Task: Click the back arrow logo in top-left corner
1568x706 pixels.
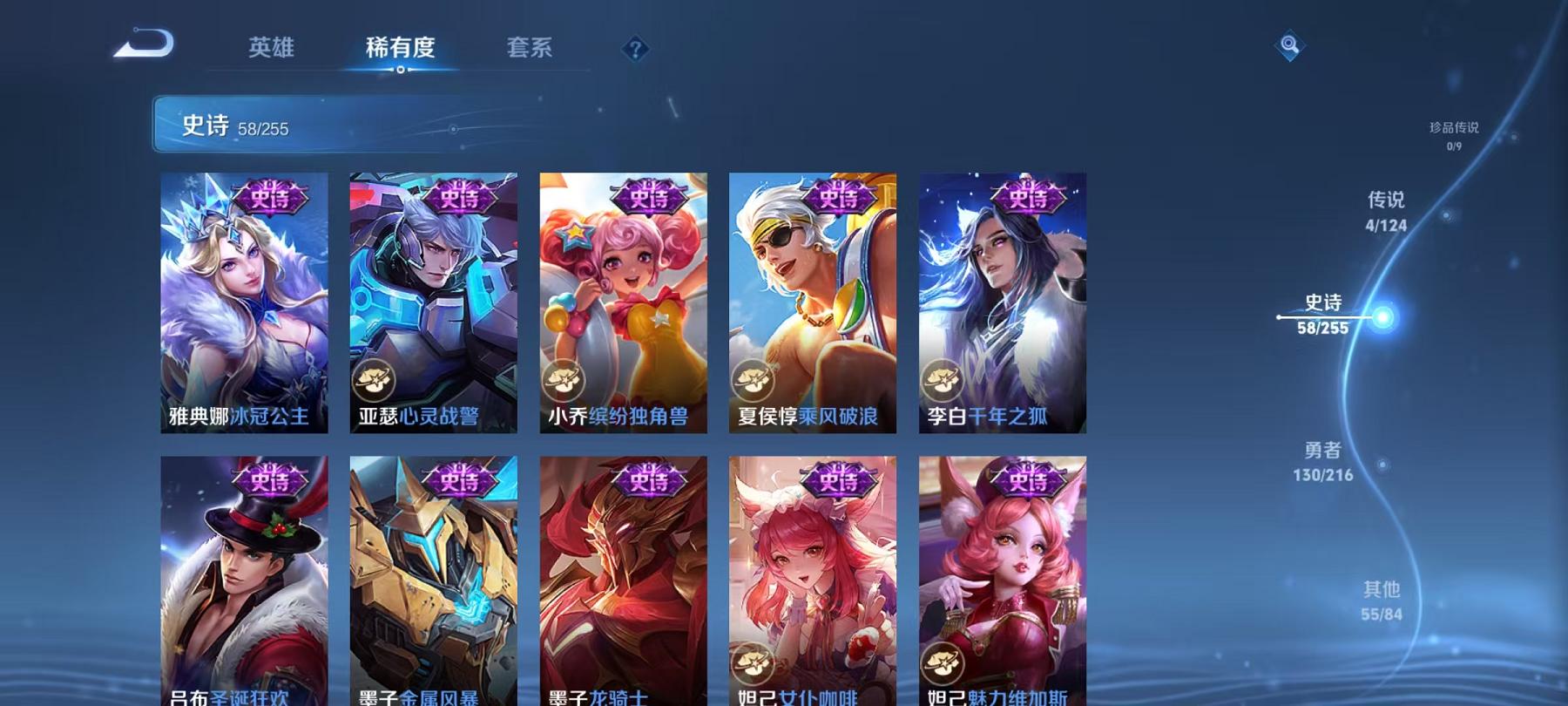Action: 144,44
